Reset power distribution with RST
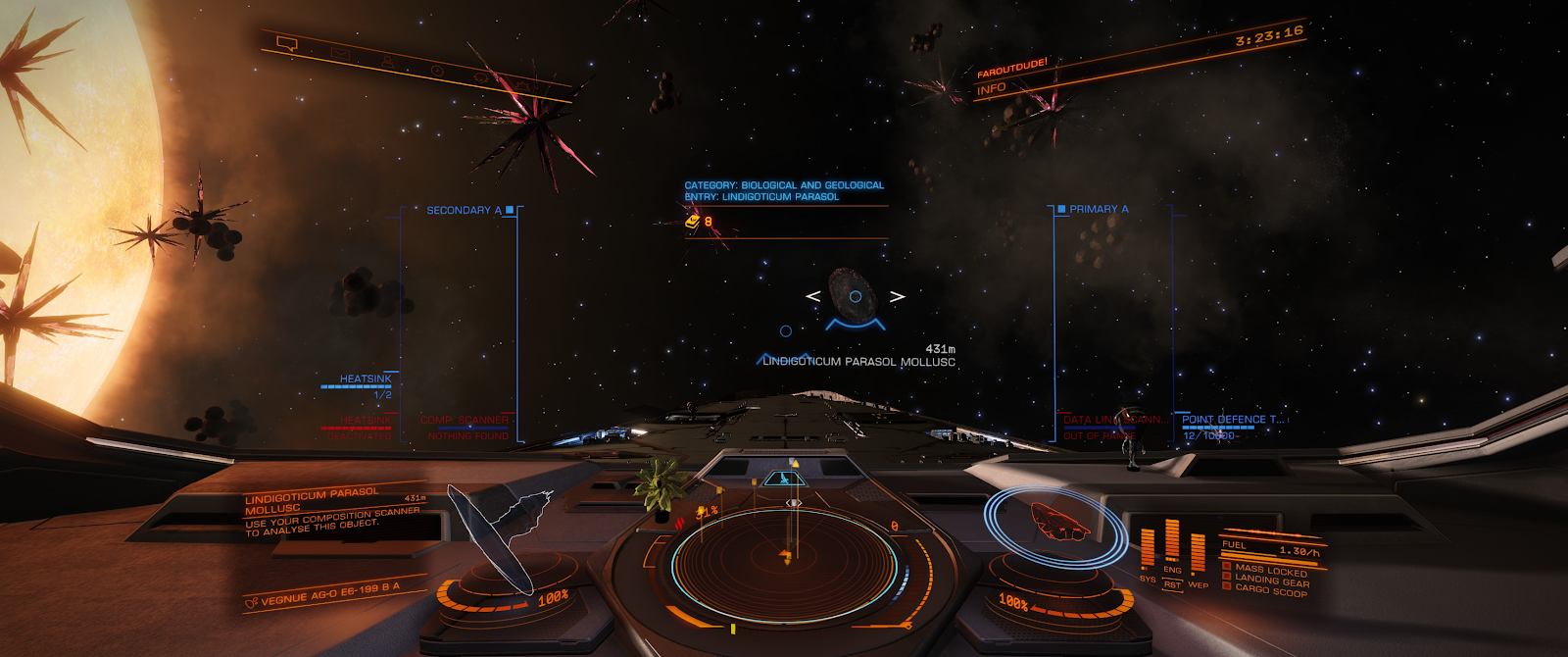The height and width of the screenshot is (657, 1568). pos(1172,585)
